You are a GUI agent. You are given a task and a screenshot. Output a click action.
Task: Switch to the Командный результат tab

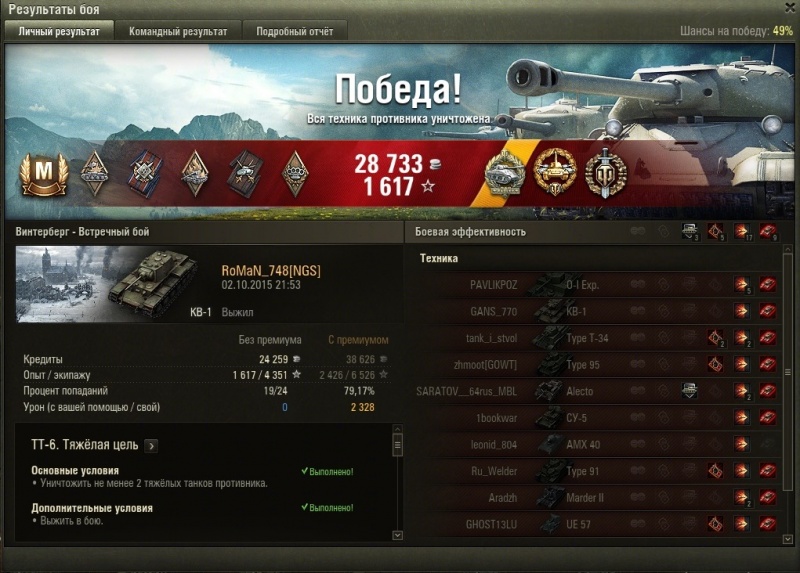(178, 31)
